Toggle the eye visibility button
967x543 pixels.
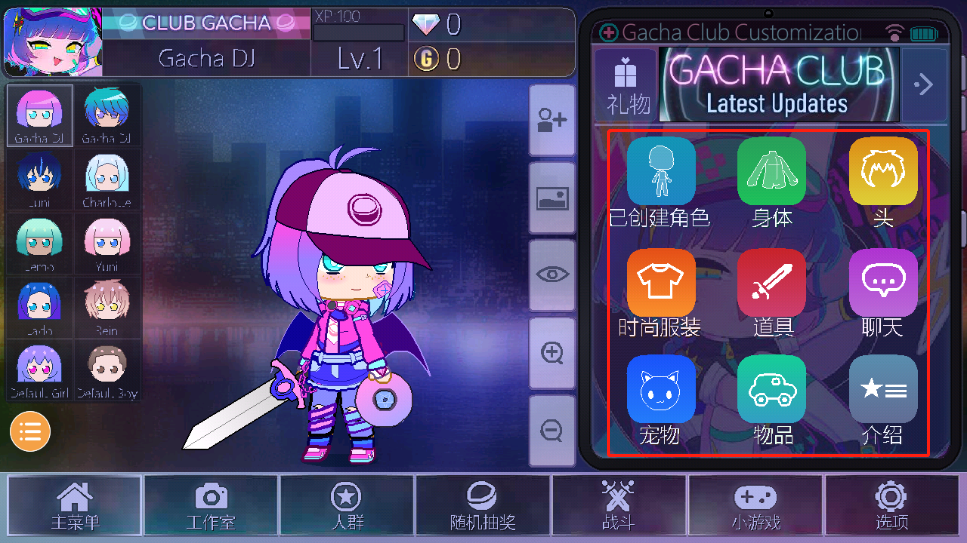552,274
